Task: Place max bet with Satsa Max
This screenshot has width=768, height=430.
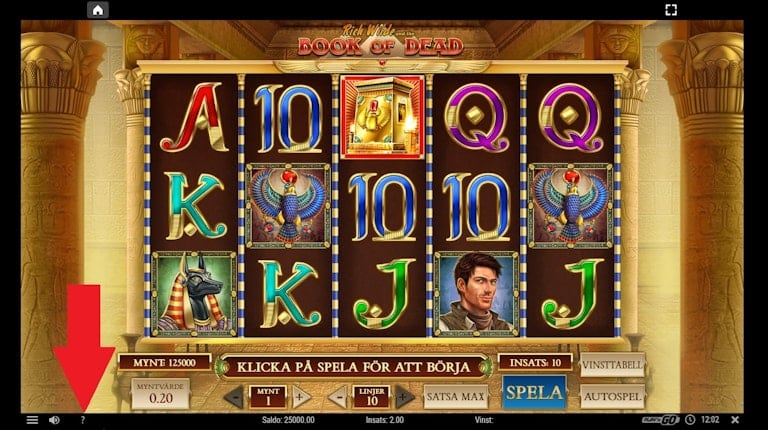Action: (455, 396)
